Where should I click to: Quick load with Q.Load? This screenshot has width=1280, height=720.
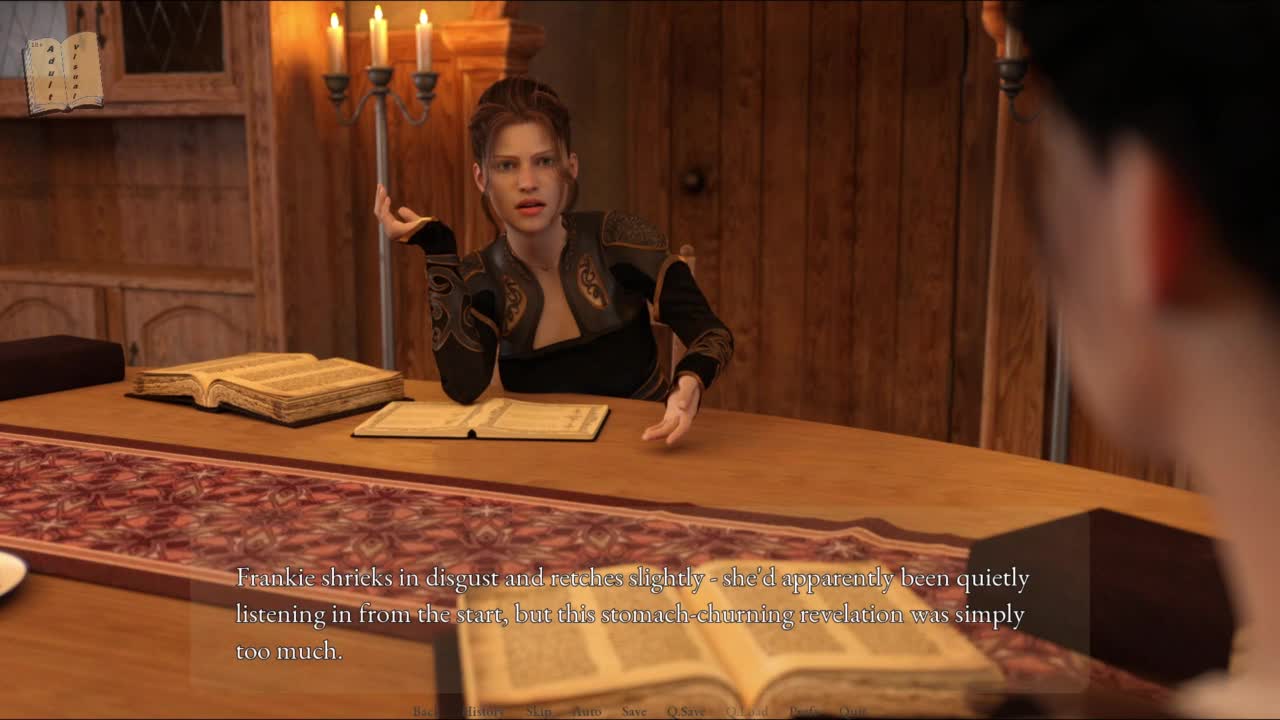(x=747, y=711)
